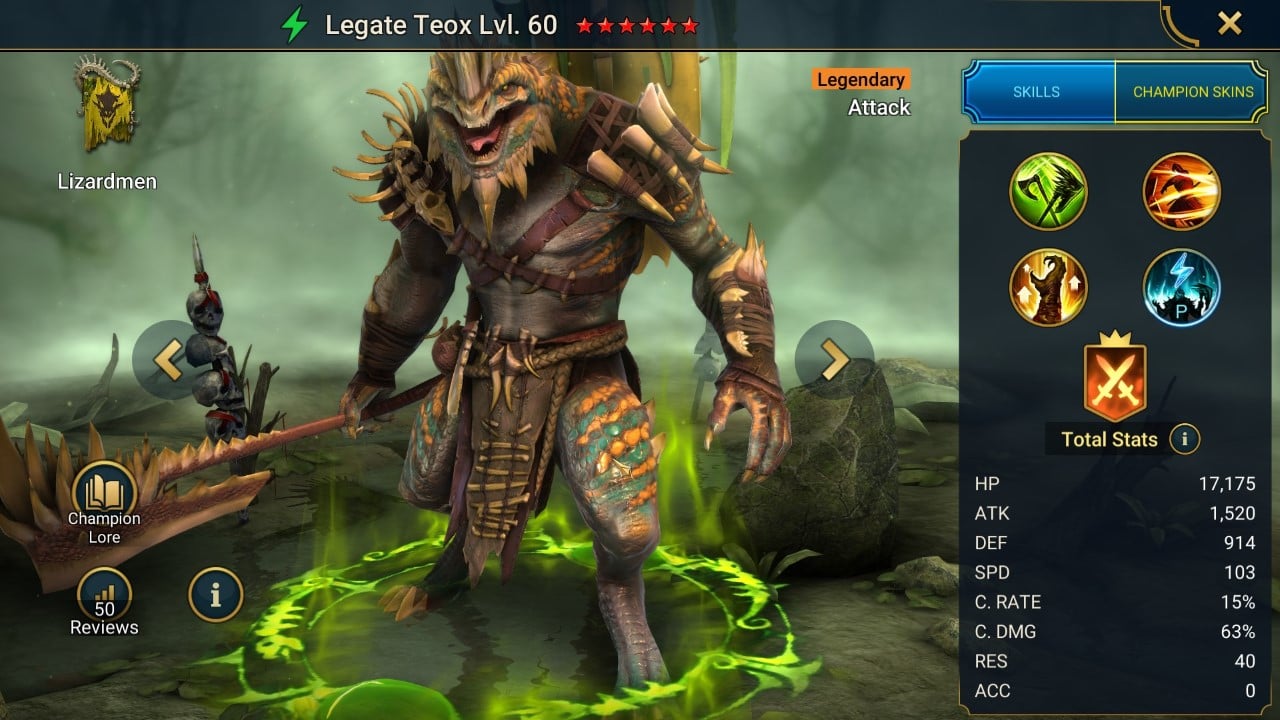This screenshot has width=1280, height=720.
Task: Switch to the Skills tab
Action: point(1037,91)
